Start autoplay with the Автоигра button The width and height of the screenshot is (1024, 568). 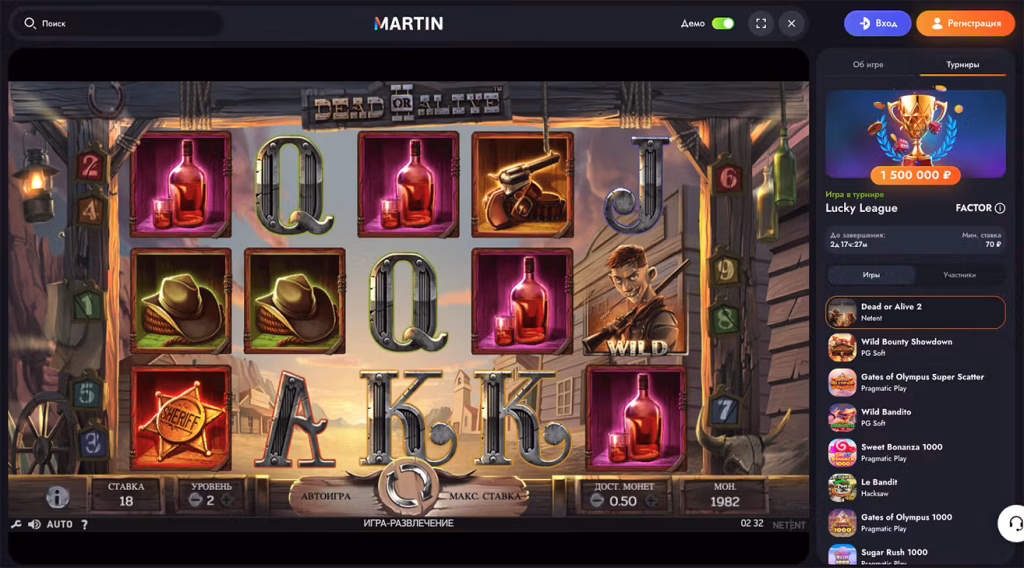coord(326,495)
